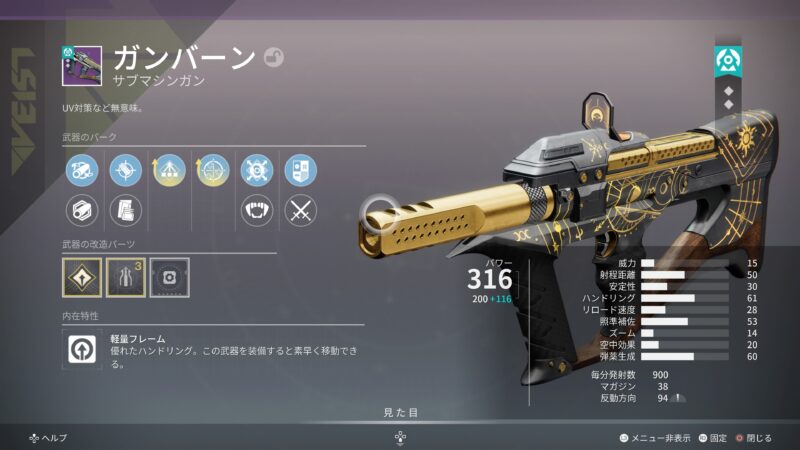Inspect the 軽量フレーム intrinsic trait icon

[x=81, y=347]
